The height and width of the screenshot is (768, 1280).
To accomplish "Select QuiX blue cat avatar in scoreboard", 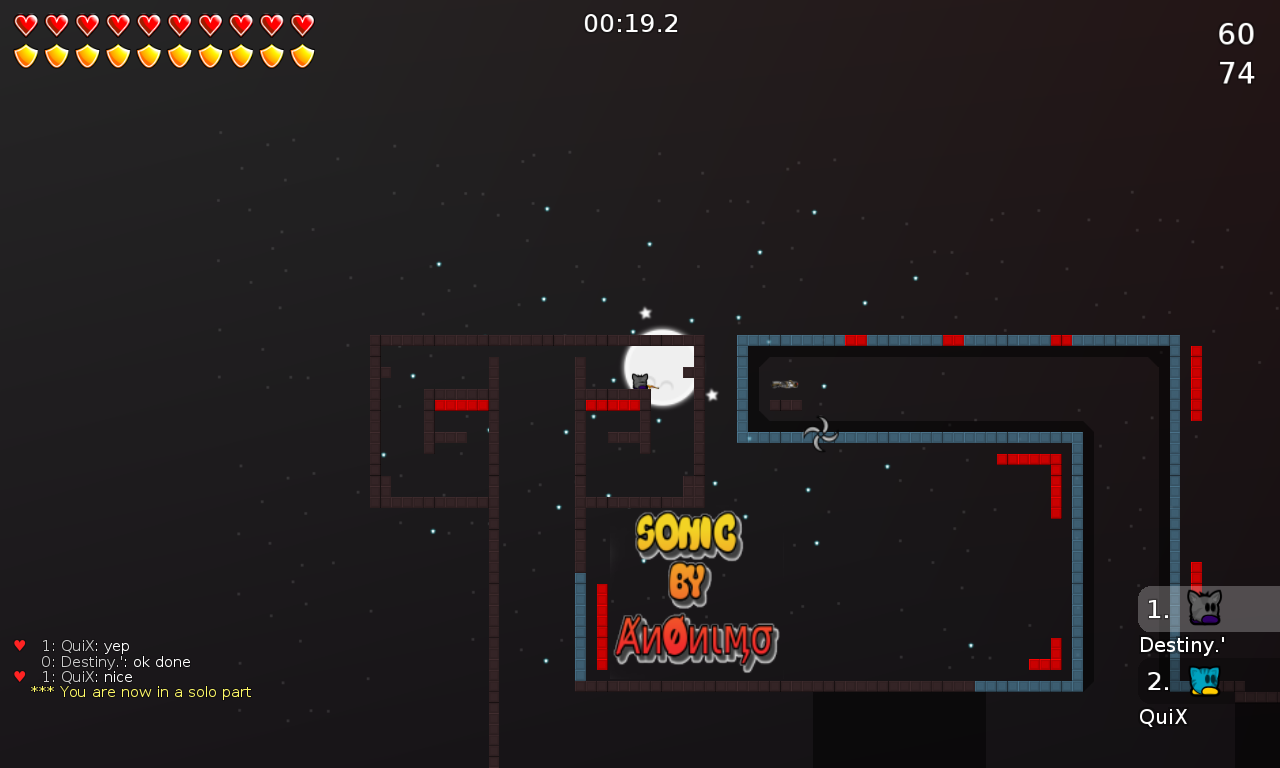I will pyautogui.click(x=1203, y=681).
